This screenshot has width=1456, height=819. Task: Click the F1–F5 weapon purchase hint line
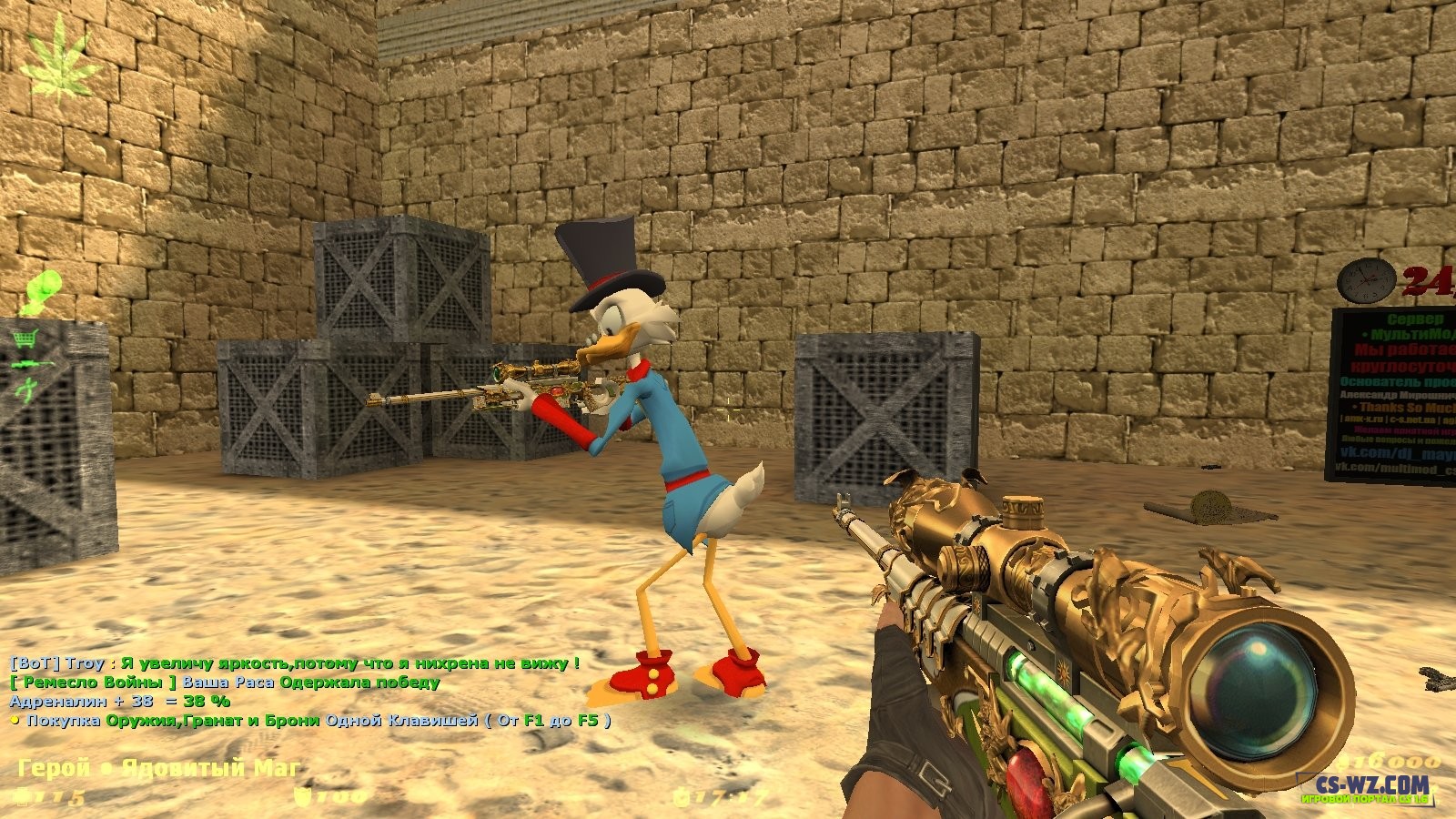(x=309, y=720)
